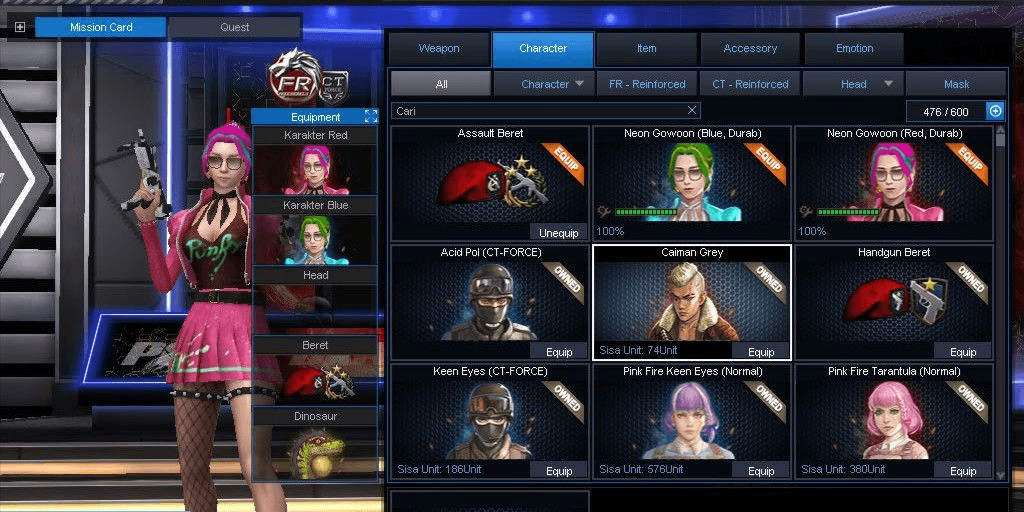Select the Accessory tab

pos(750,49)
